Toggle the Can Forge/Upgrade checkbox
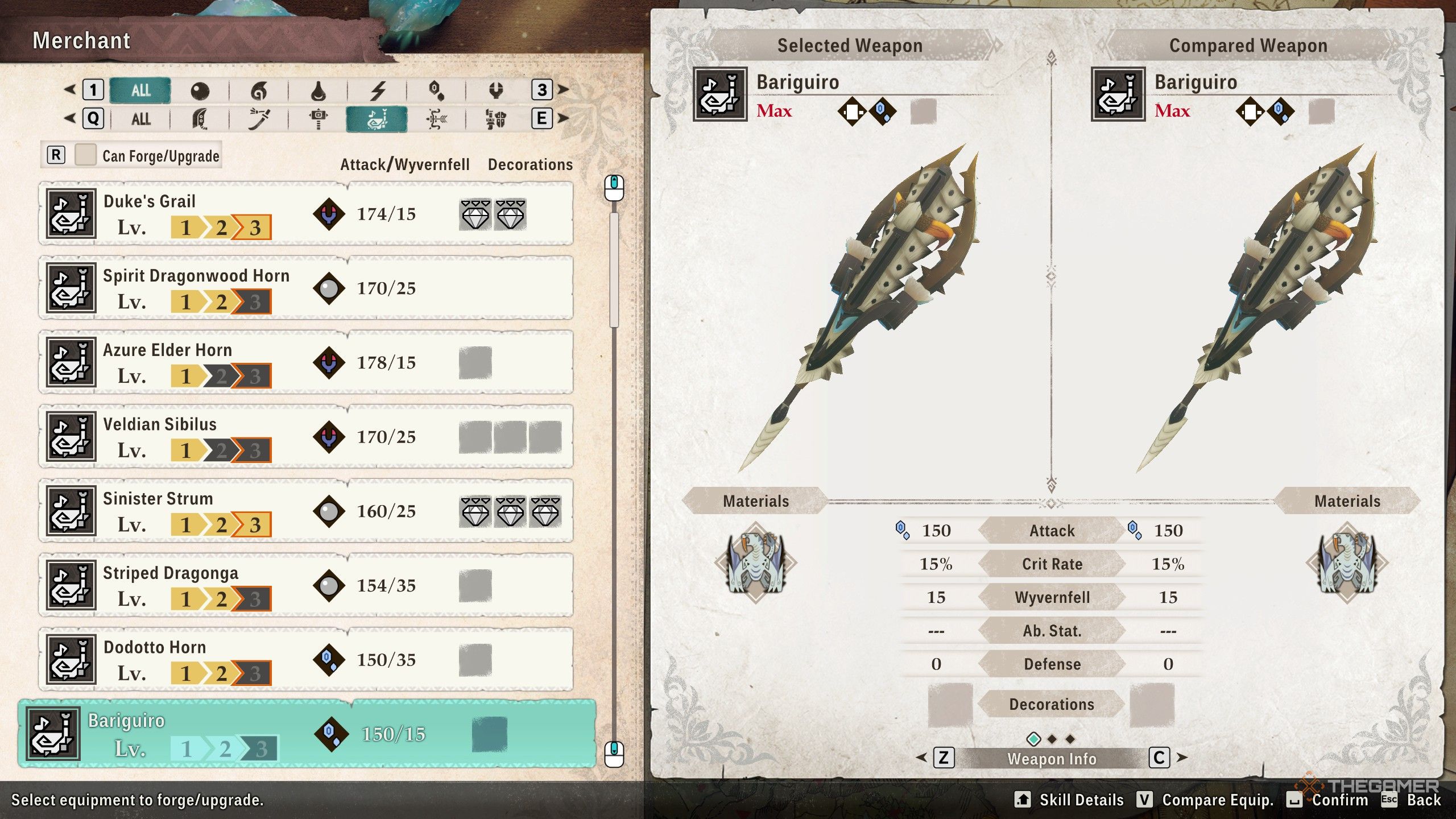Screen dimensions: 1456x819 click(85, 155)
